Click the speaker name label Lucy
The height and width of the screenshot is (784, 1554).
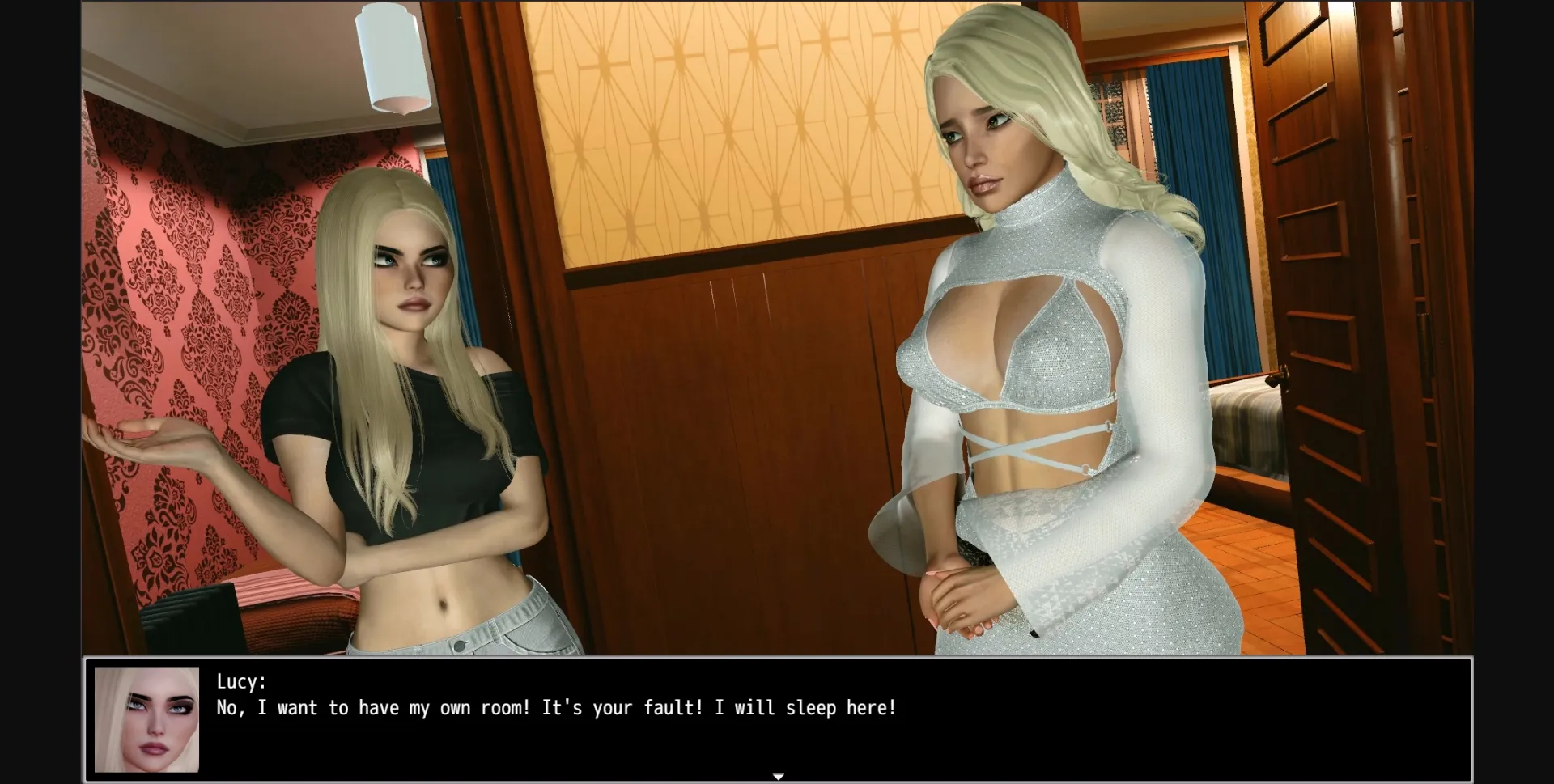[x=239, y=682]
